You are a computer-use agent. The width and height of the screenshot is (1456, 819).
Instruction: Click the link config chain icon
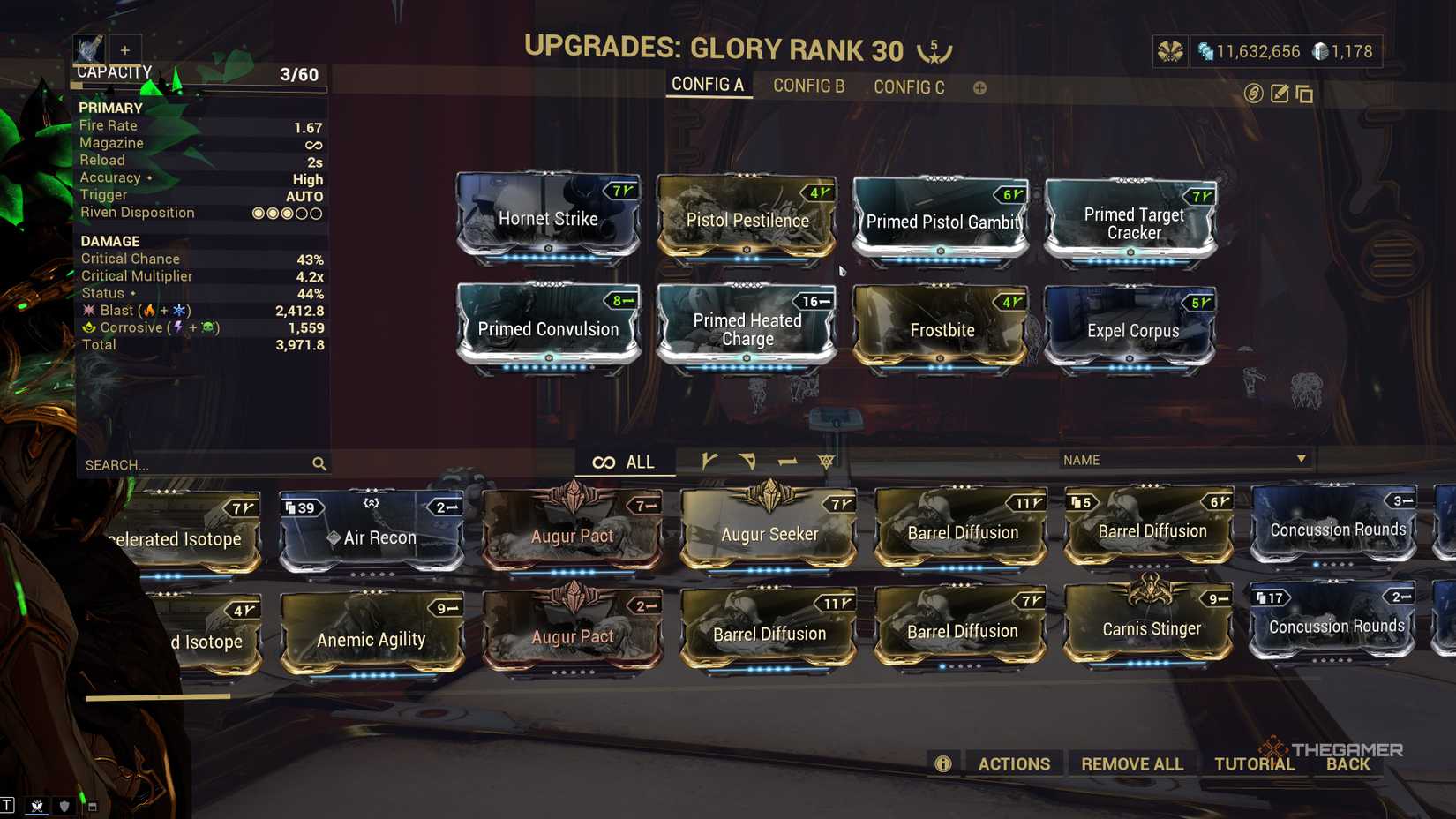click(x=1253, y=92)
